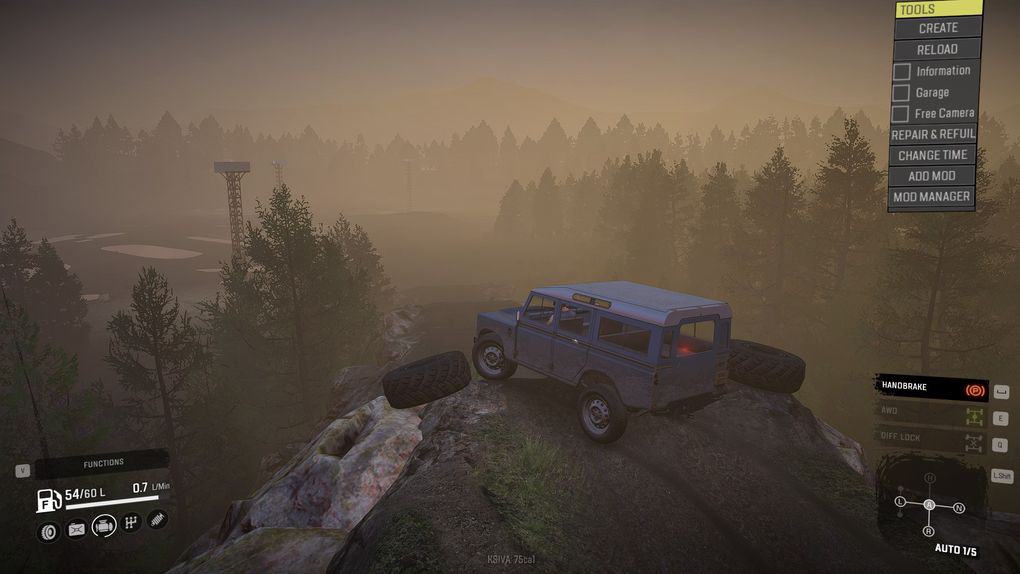Select the suspension spring icon
Screen dimensions: 1020x574
157,519
